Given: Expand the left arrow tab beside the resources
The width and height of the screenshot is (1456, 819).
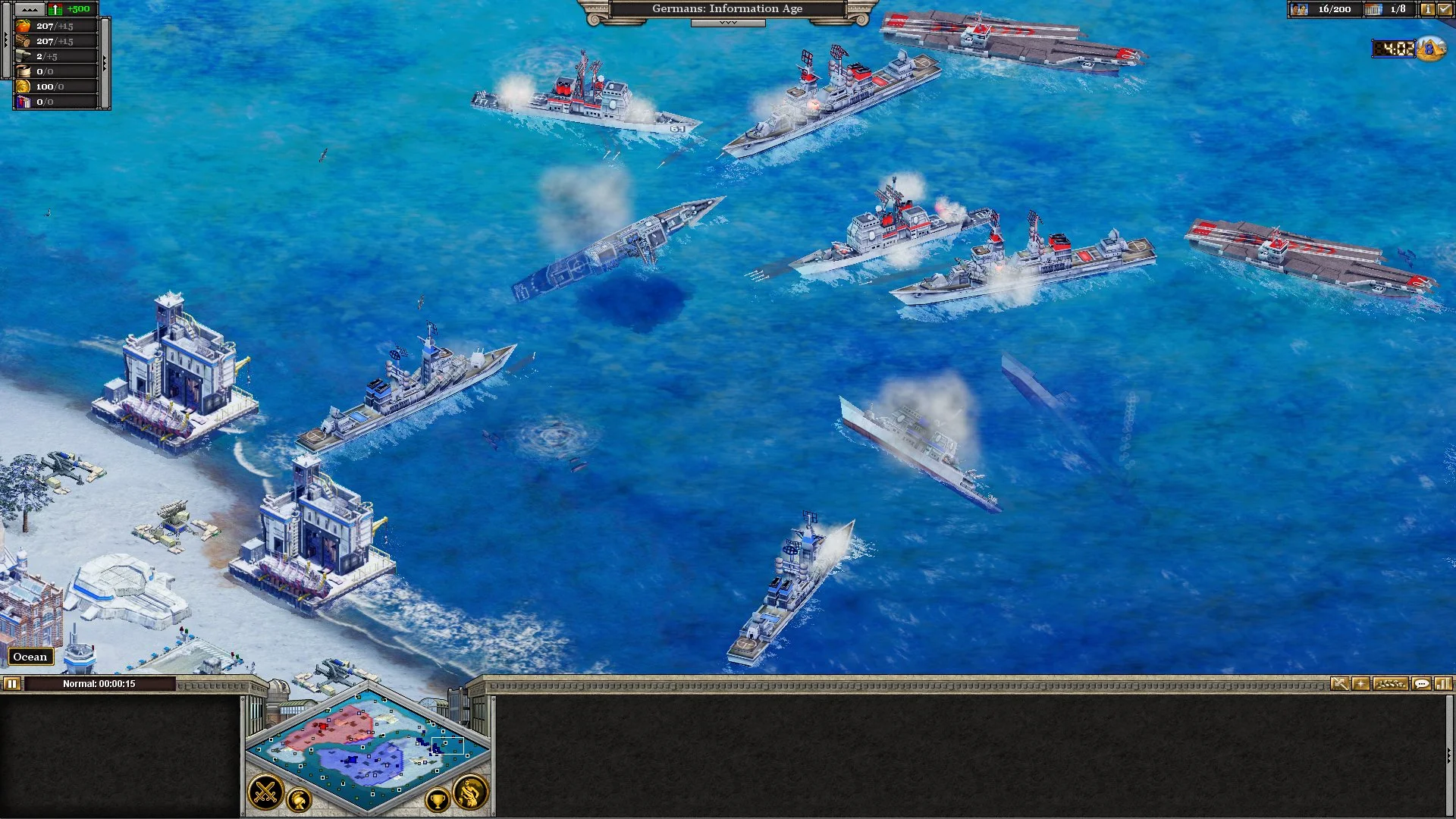Looking at the screenshot, I should click(x=6, y=40).
